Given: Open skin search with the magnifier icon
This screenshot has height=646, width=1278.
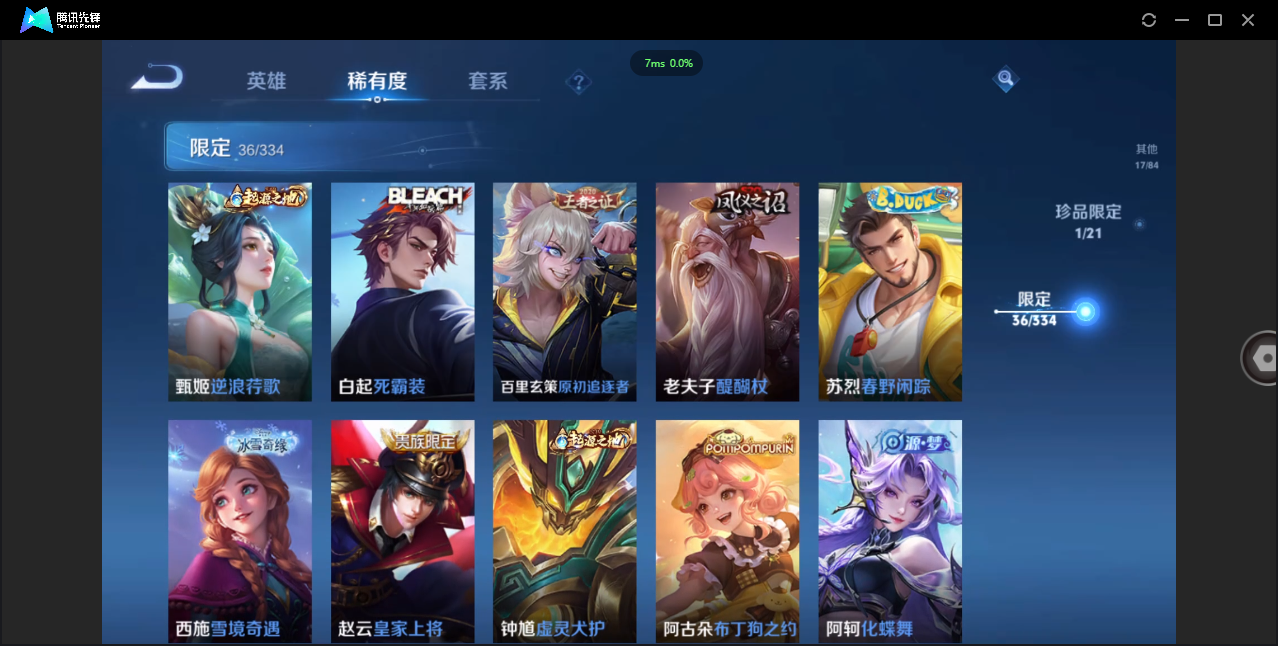Looking at the screenshot, I should coord(1005,79).
